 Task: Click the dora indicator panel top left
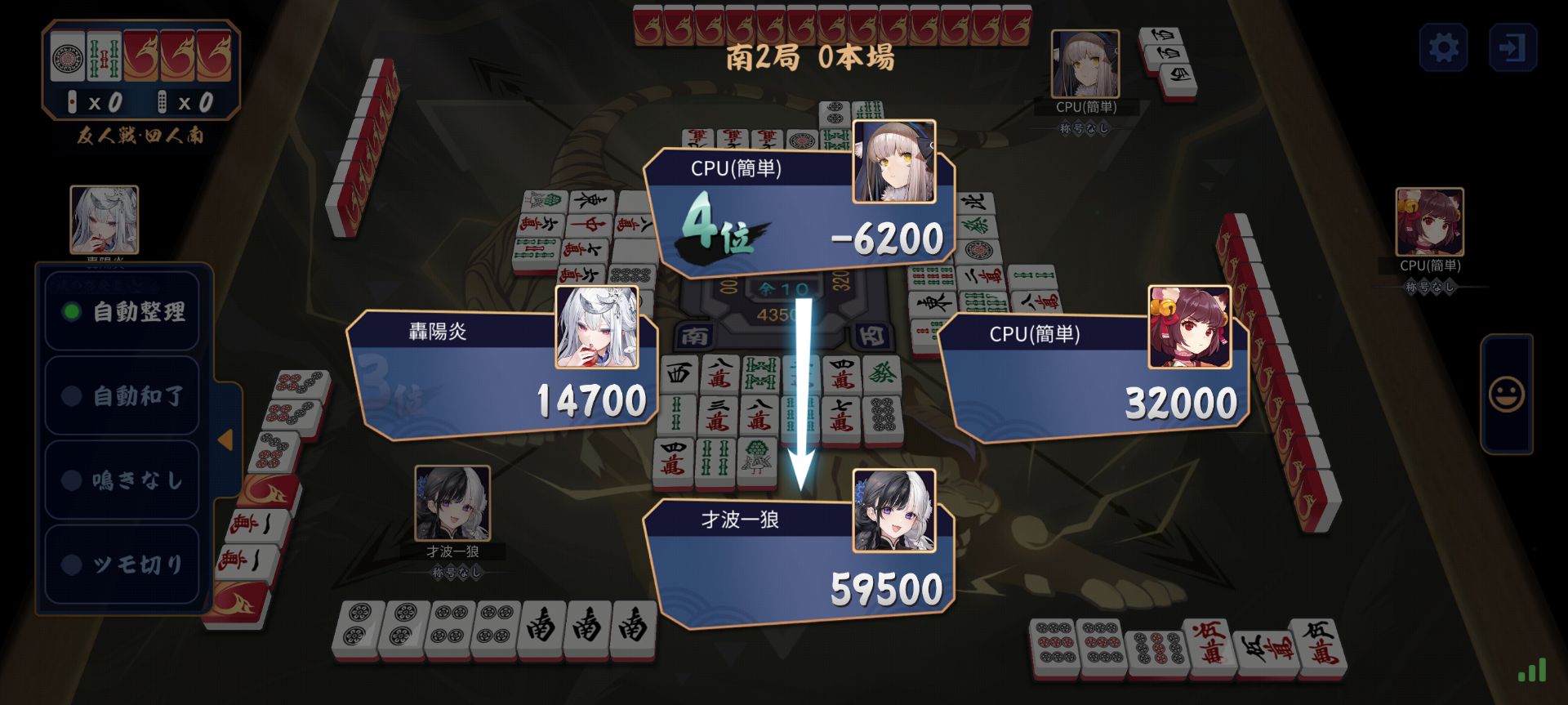click(x=139, y=57)
